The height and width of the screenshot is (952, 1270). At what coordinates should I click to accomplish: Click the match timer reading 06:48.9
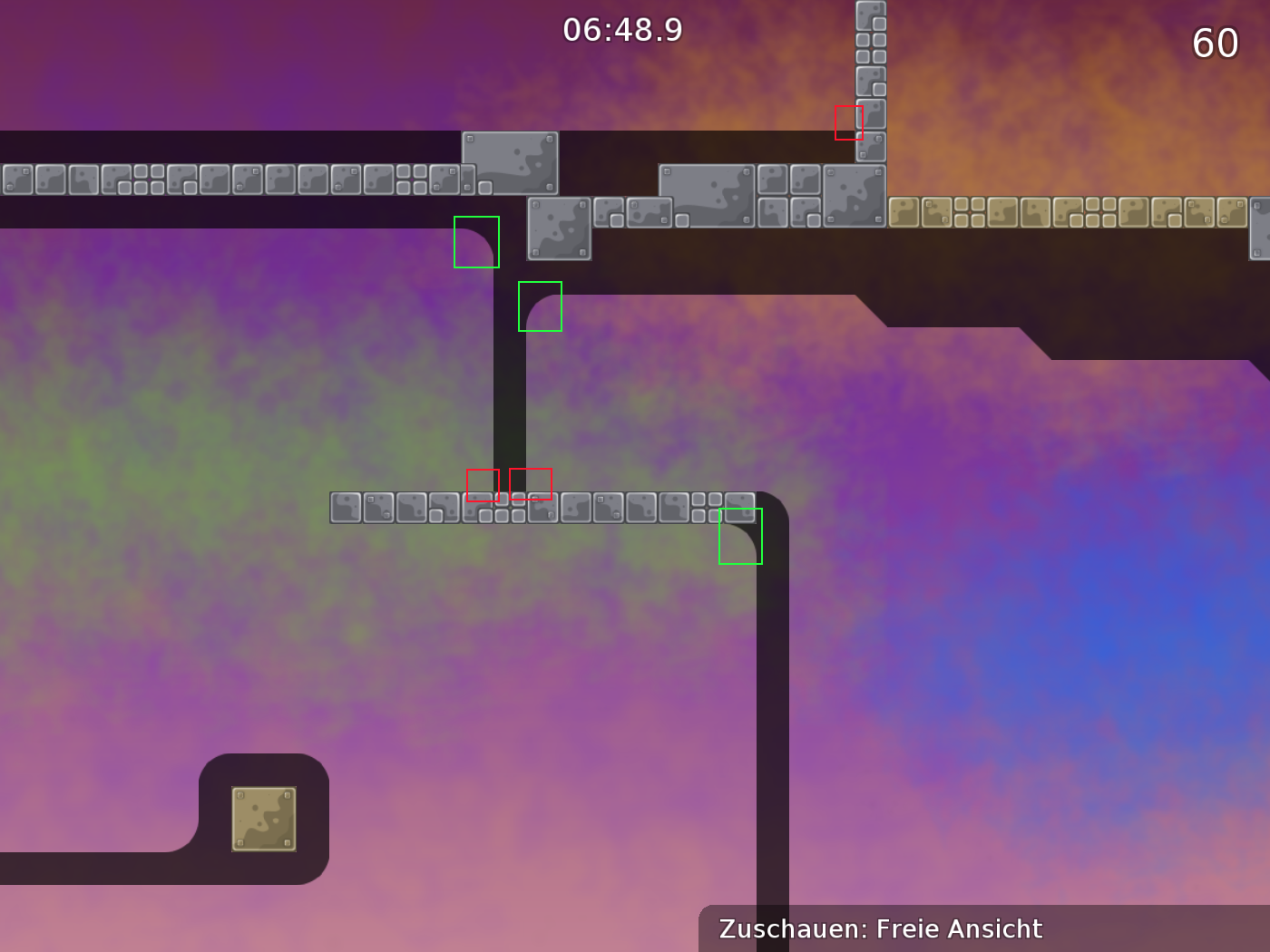[620, 30]
